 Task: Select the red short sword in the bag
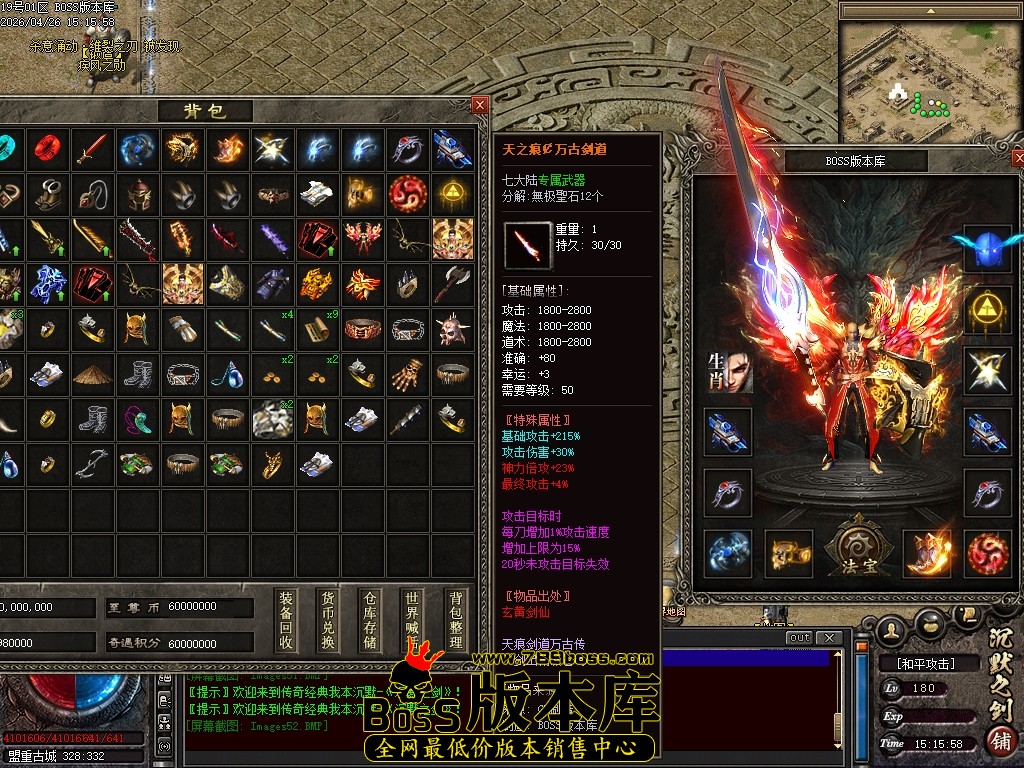[x=93, y=149]
